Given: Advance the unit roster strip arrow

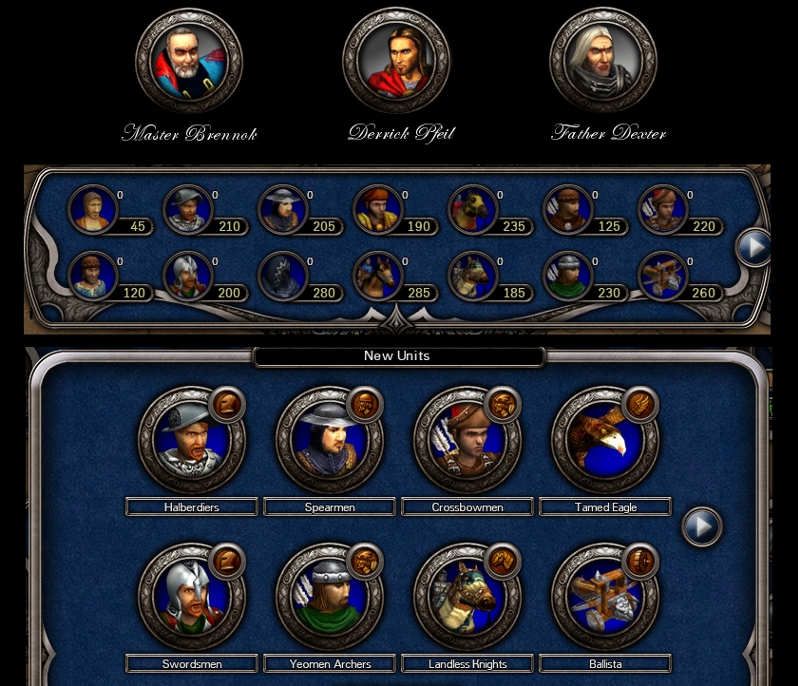Looking at the screenshot, I should coord(753,246).
